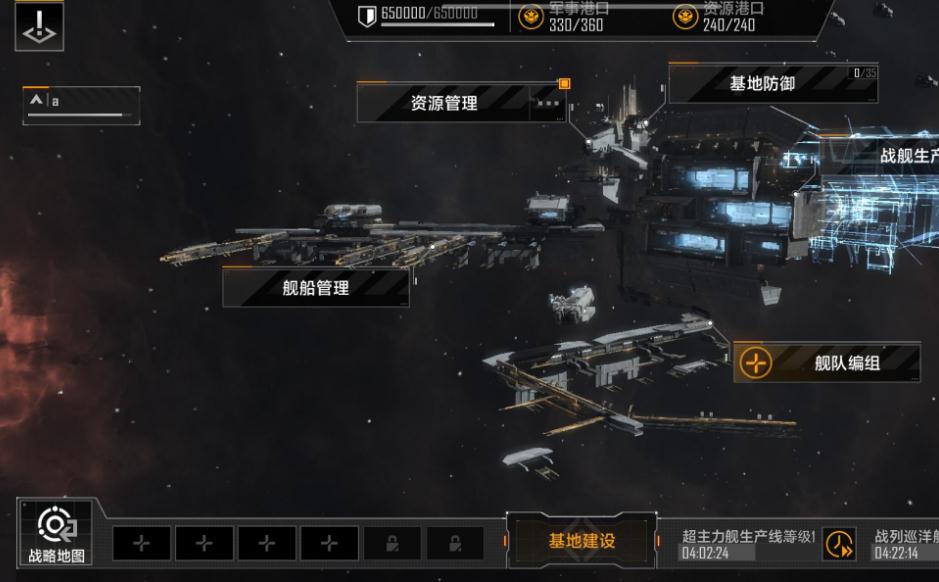Open the 舰船管理 ship management panel
Screen dimensions: 939x582
coord(316,288)
